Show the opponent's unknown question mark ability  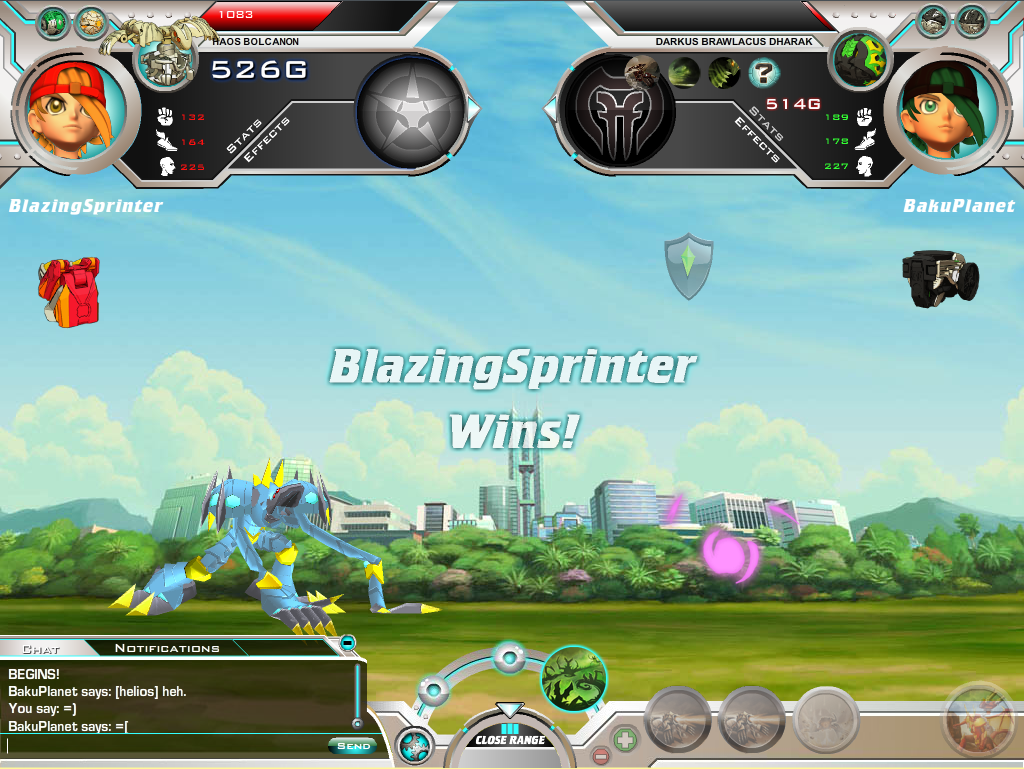coord(765,72)
